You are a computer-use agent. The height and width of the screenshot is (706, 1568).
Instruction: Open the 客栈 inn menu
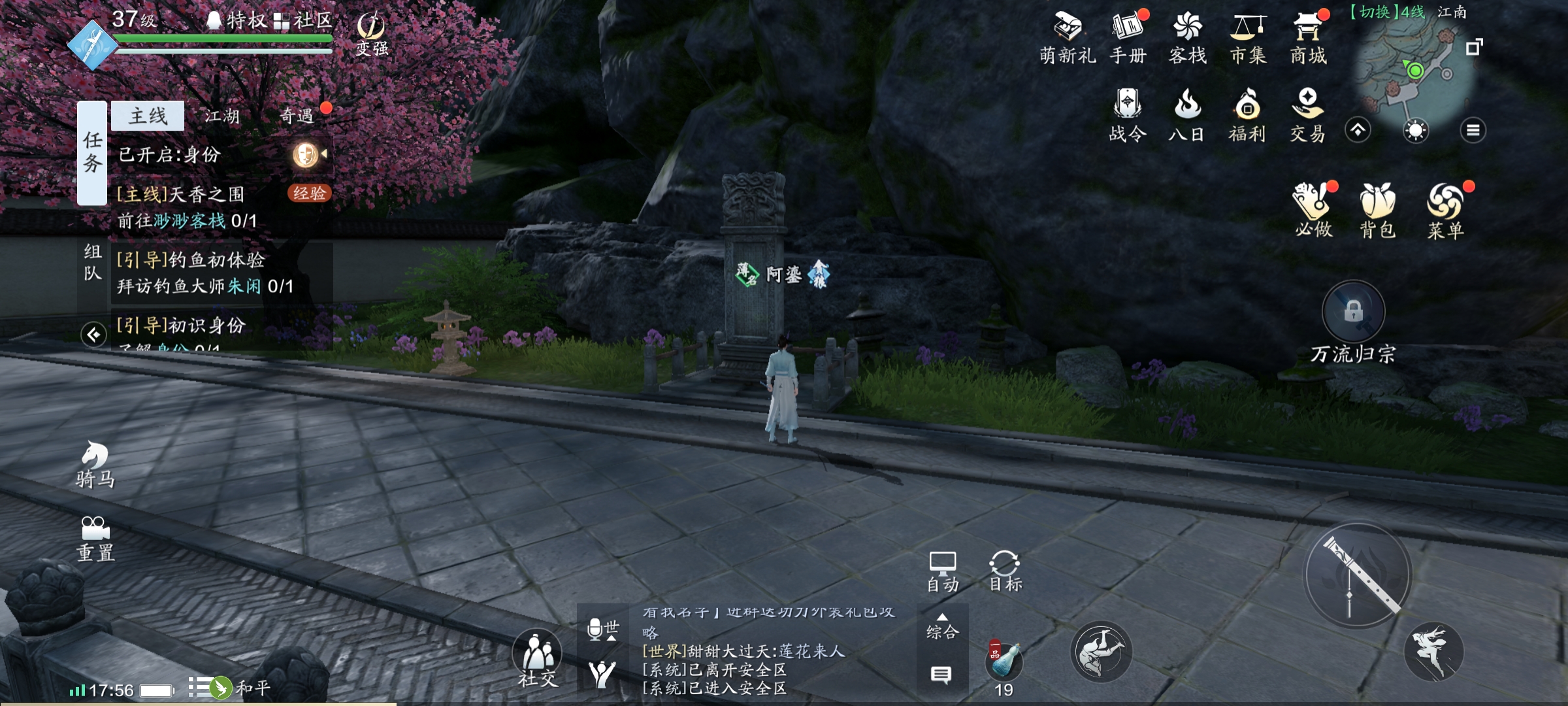point(1187,38)
